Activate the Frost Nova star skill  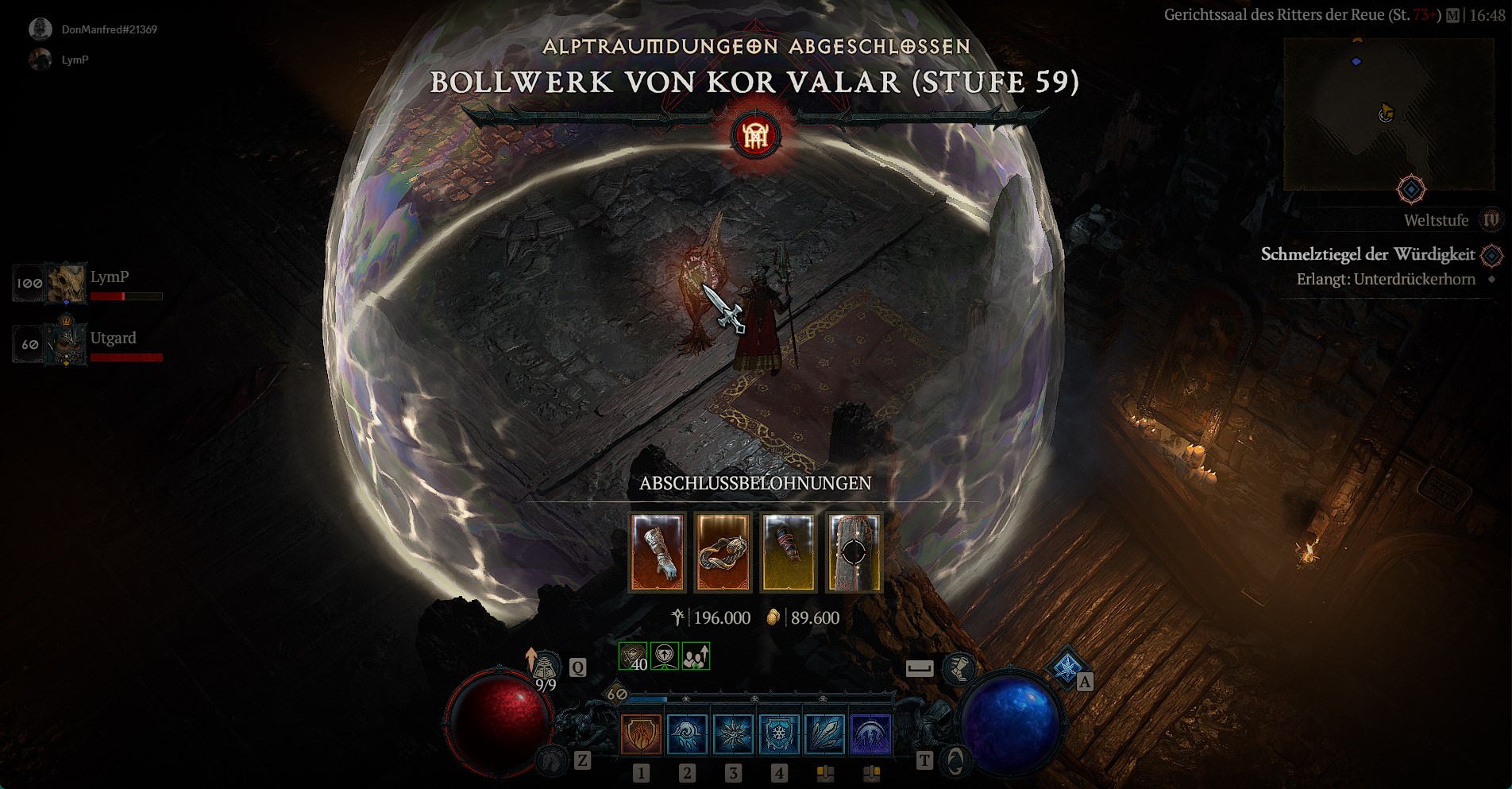(733, 733)
